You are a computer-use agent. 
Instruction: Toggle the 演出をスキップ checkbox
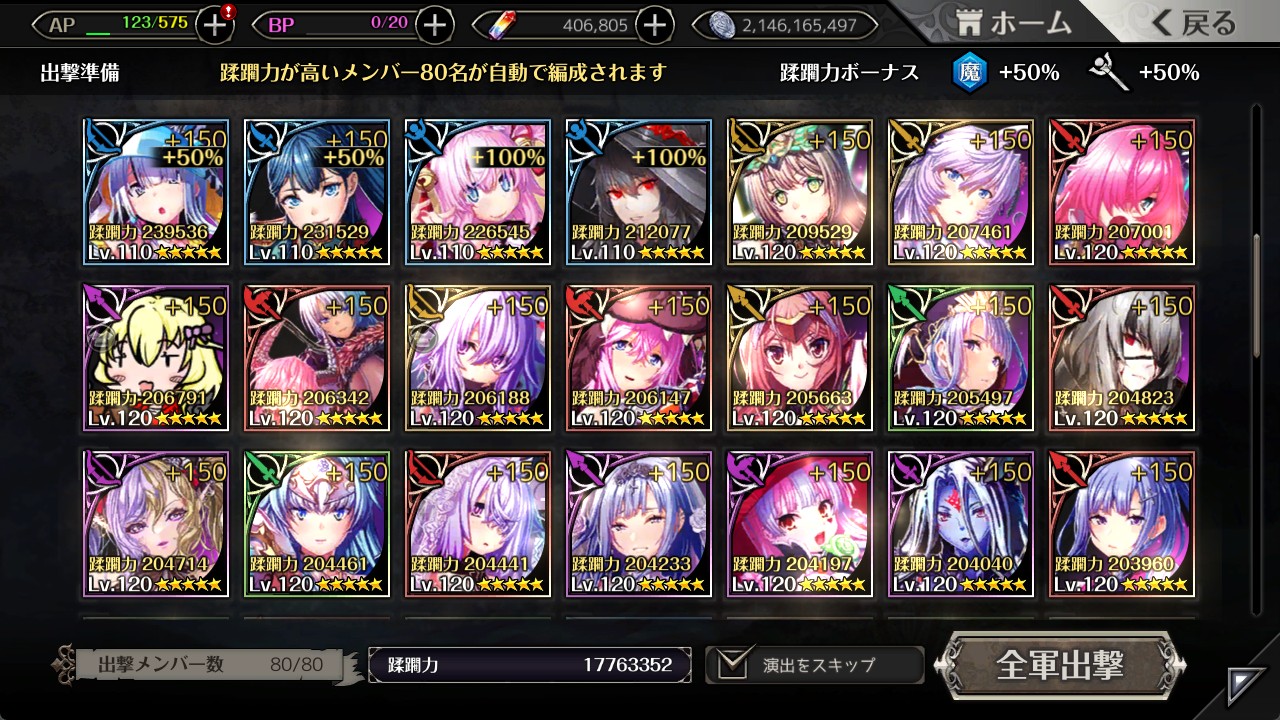point(729,664)
